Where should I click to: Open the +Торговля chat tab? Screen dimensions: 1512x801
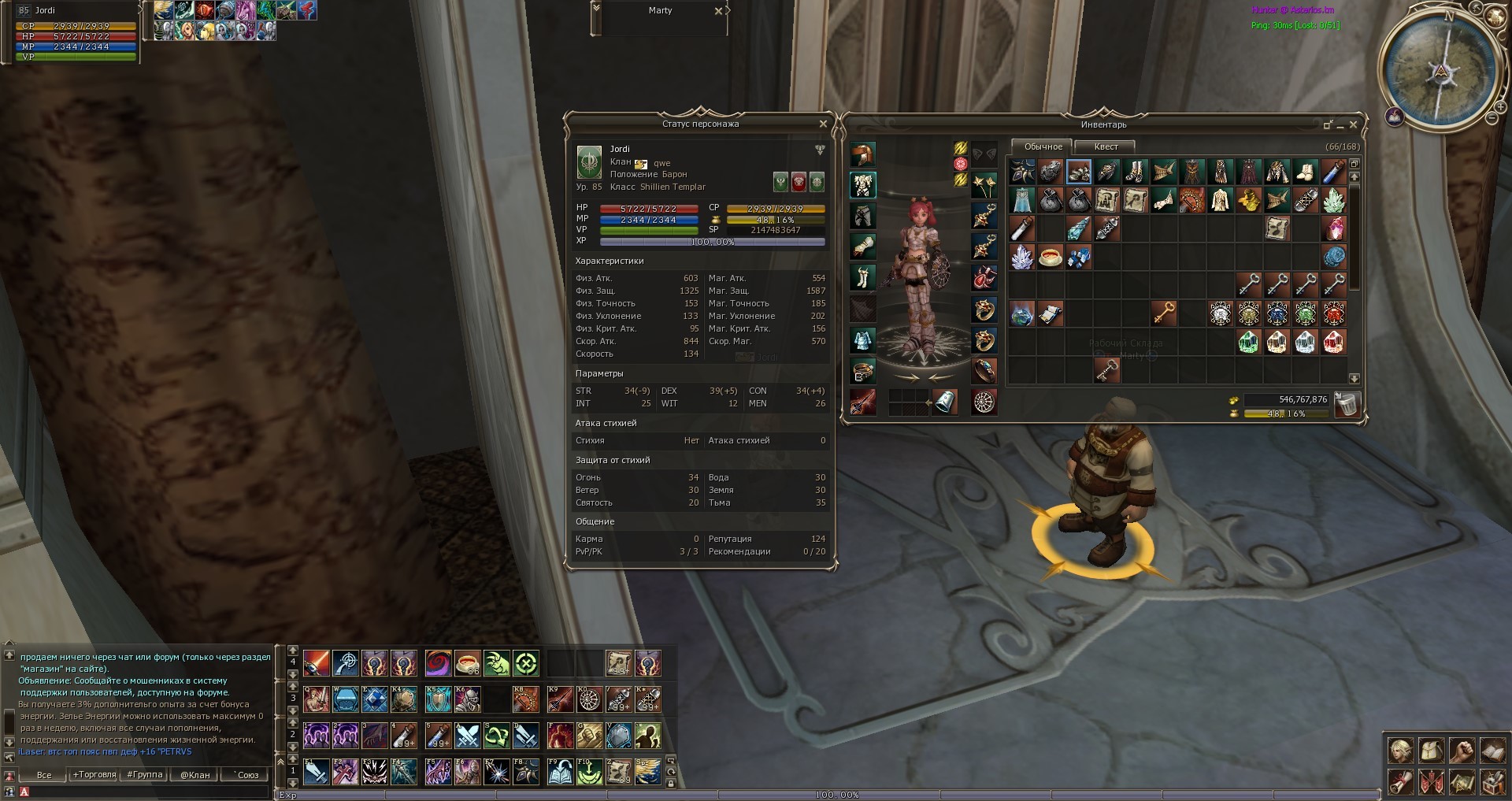[94, 775]
